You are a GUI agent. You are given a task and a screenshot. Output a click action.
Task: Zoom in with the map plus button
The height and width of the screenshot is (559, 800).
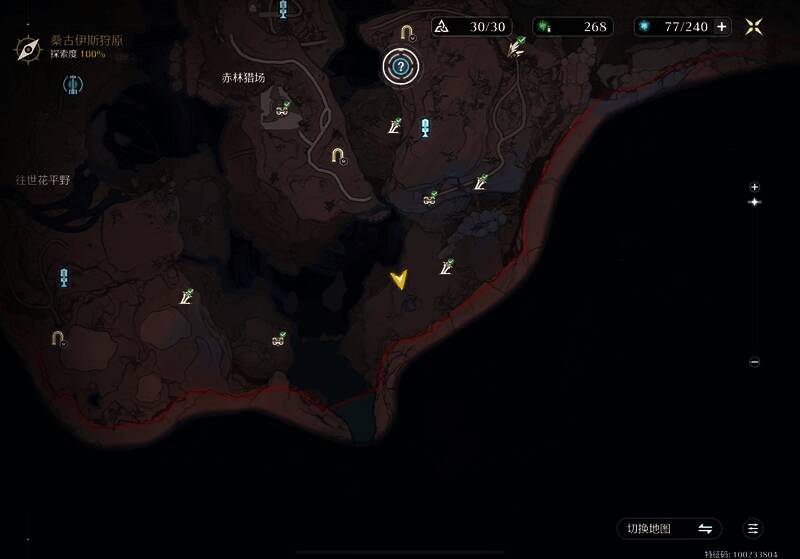[755, 187]
